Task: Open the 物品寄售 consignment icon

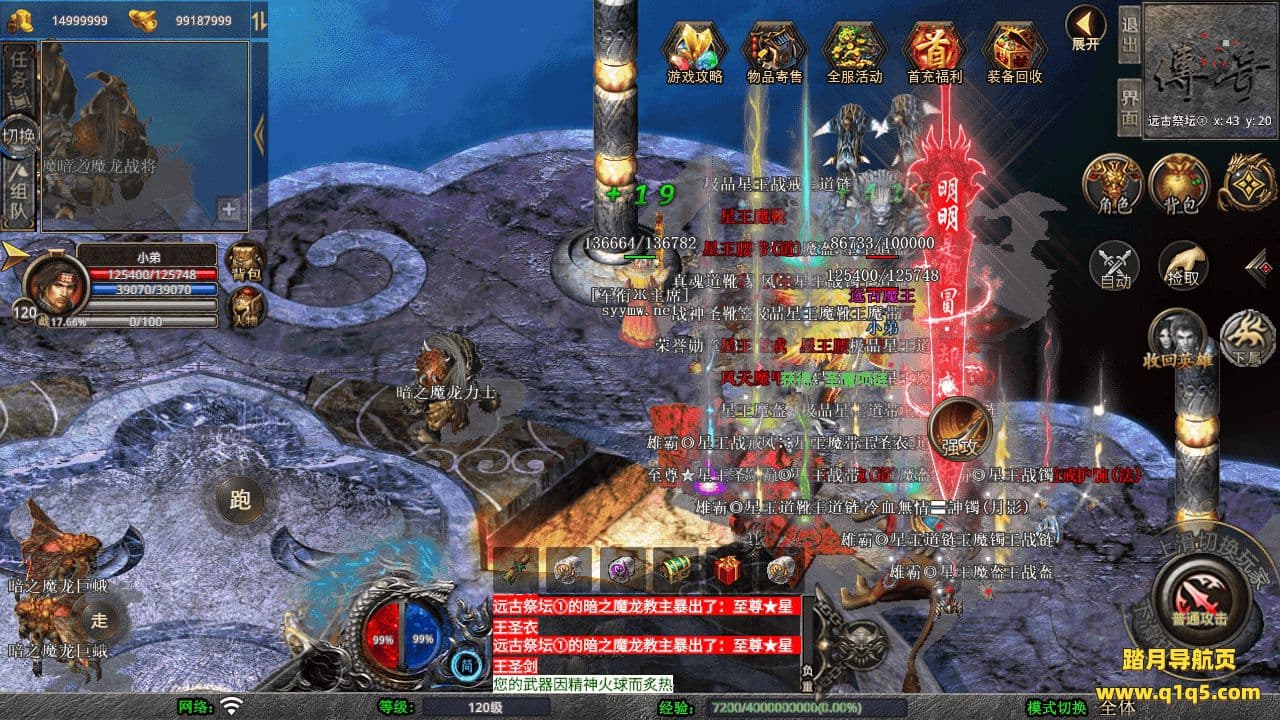Action: pos(774,48)
